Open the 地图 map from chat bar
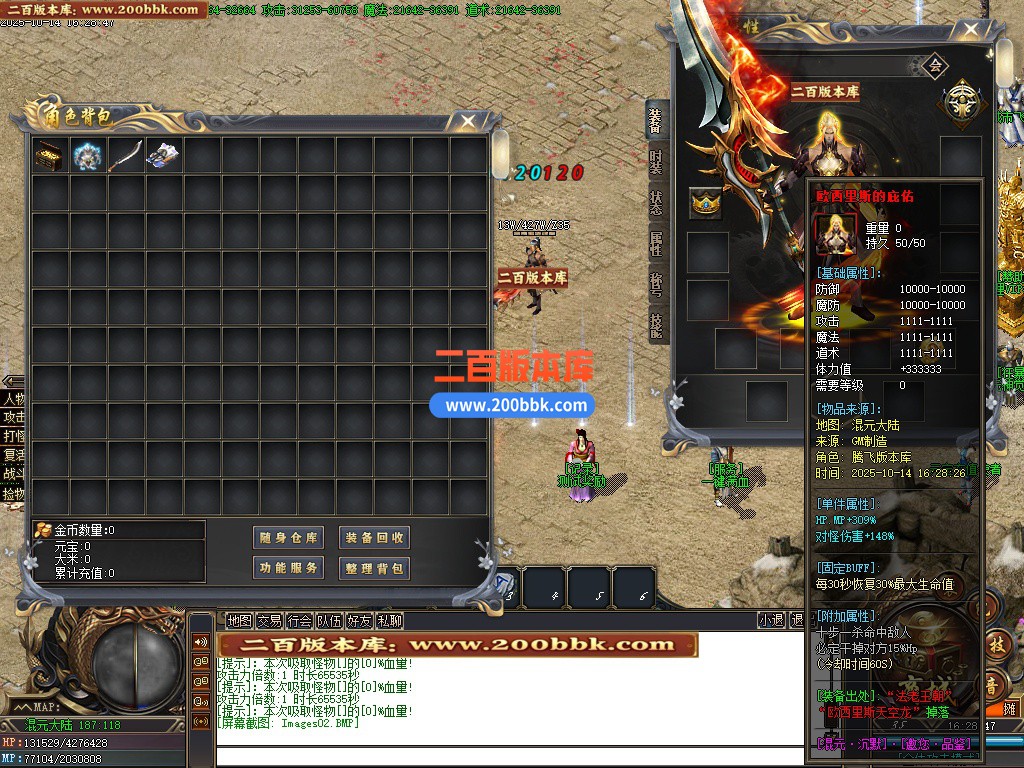 239,620
